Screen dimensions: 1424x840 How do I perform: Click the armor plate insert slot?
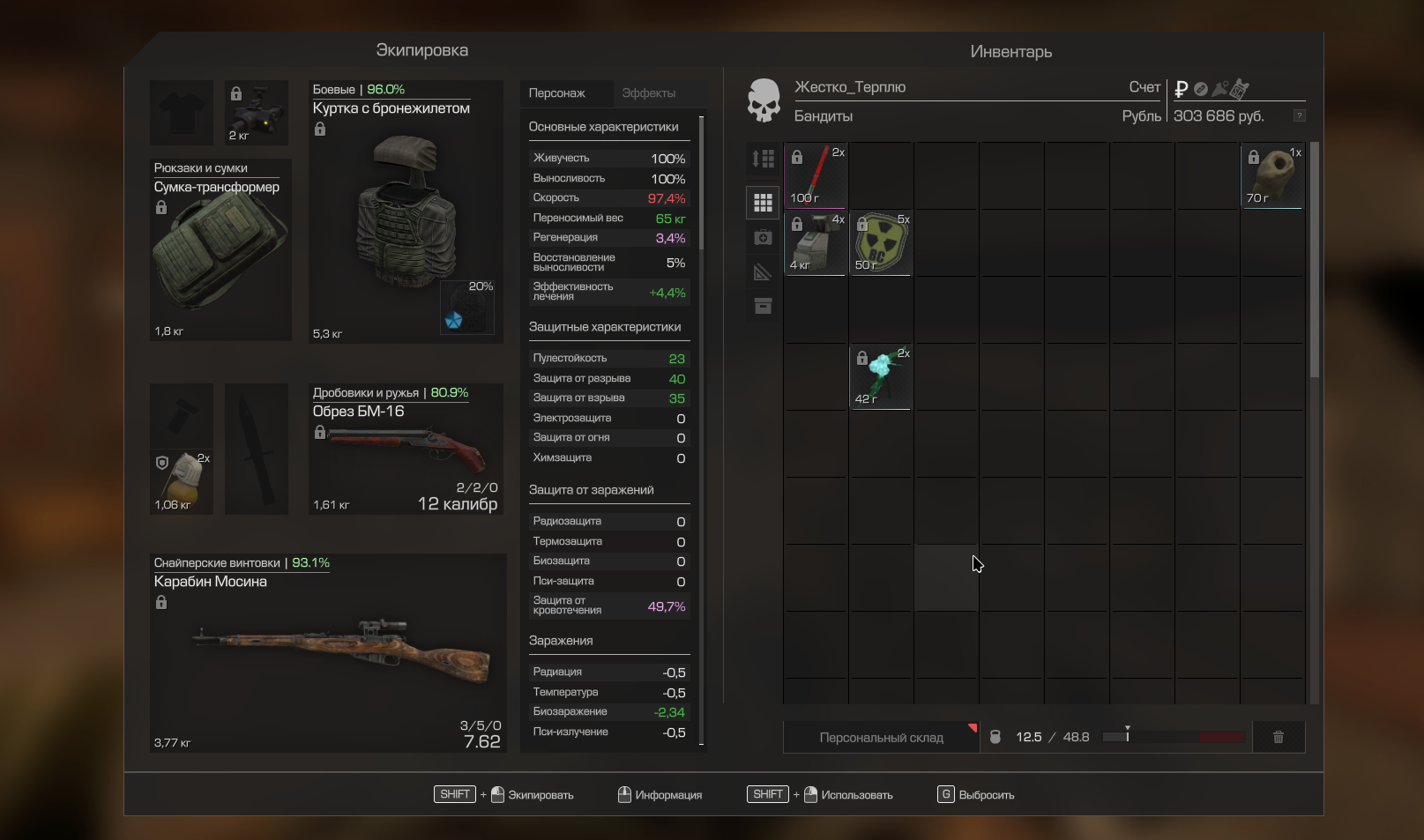tap(466, 308)
